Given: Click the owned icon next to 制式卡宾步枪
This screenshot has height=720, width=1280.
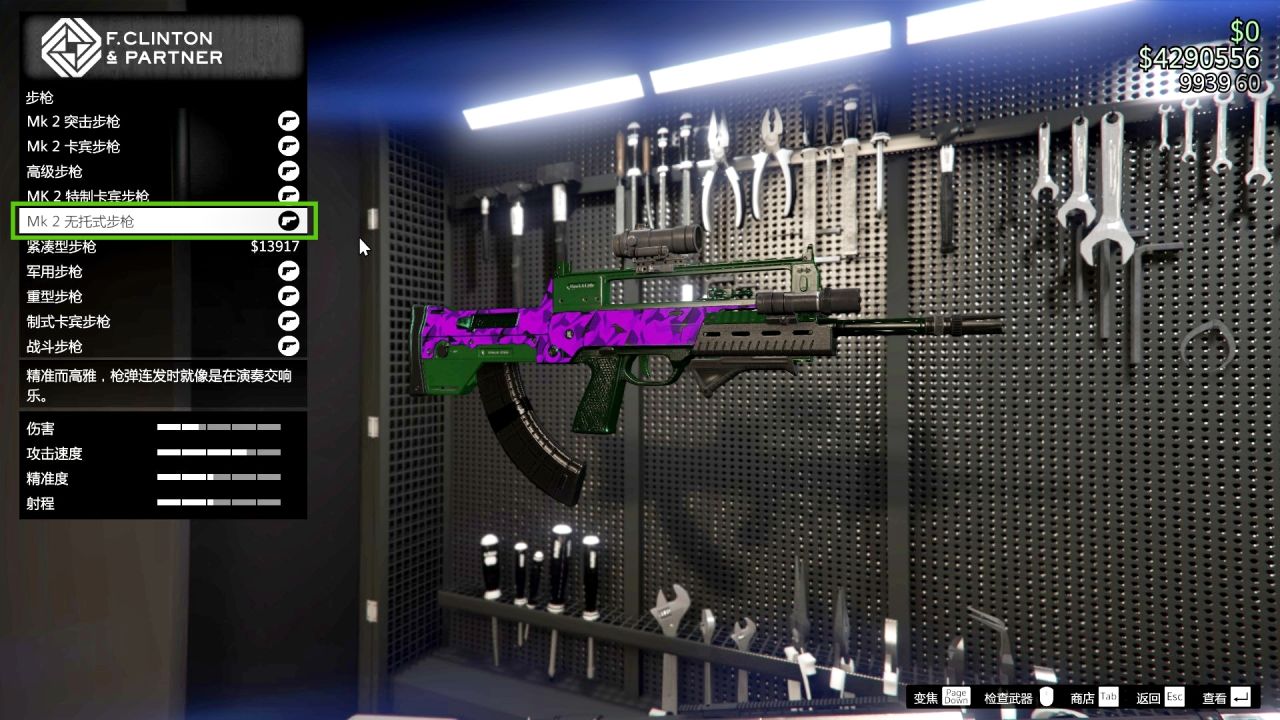Looking at the screenshot, I should pos(289,321).
